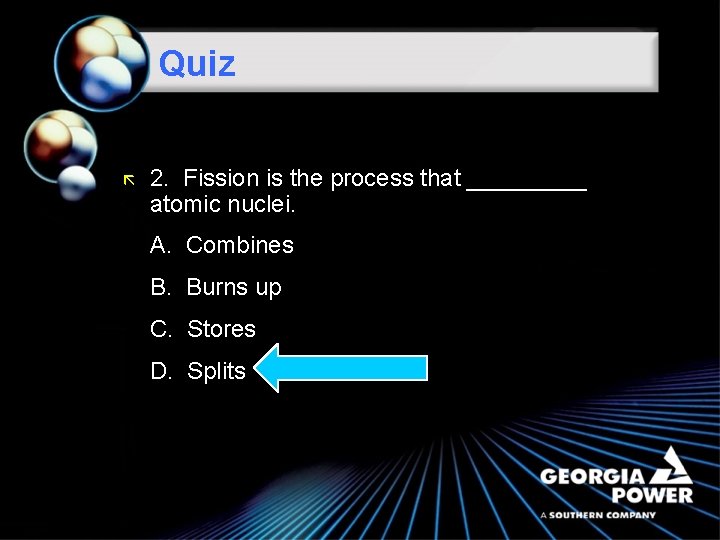This screenshot has height=540, width=720.
Task: Choose answer A. Combines
Action: point(222,245)
